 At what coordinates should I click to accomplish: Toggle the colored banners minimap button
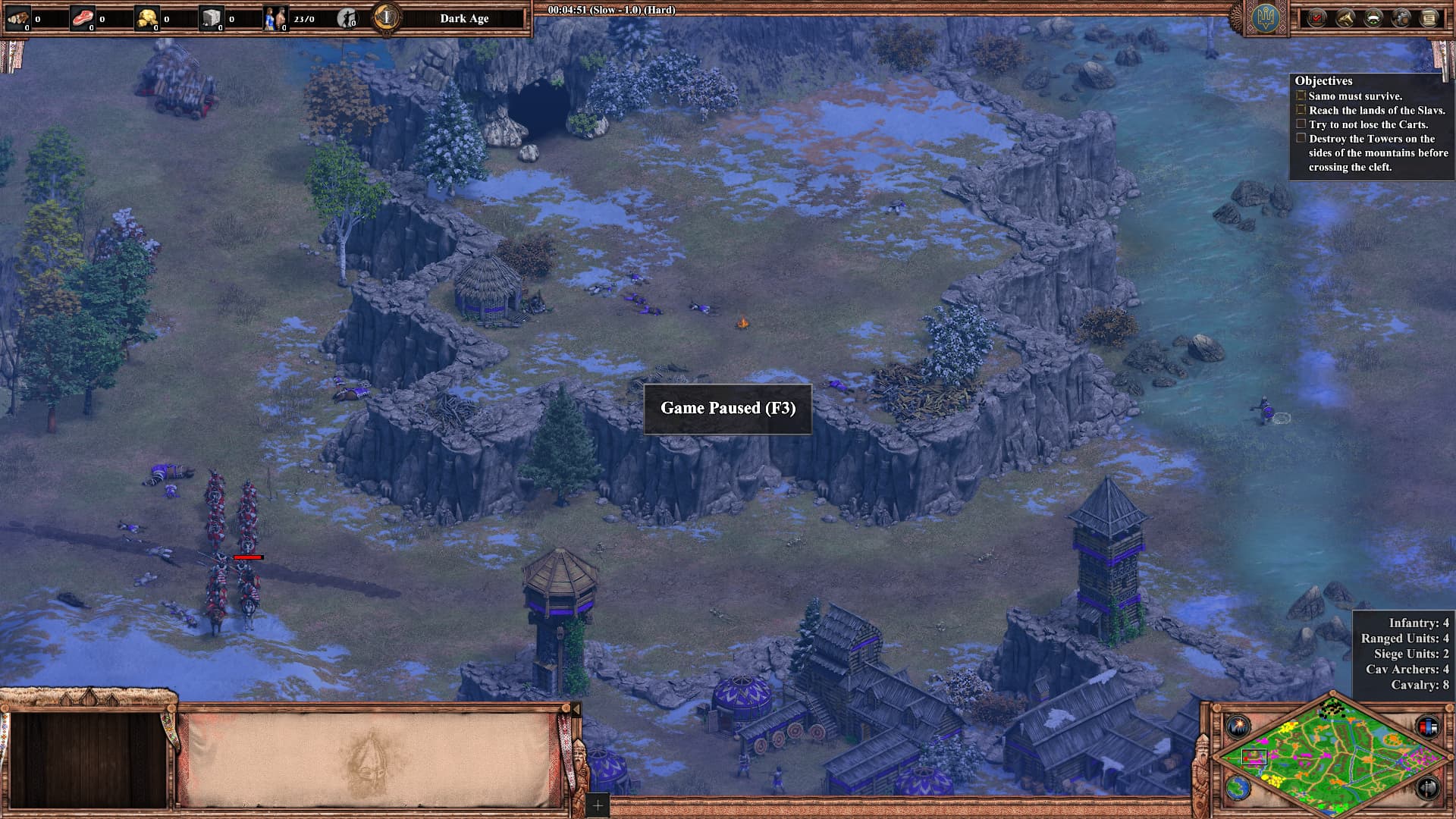click(1426, 726)
